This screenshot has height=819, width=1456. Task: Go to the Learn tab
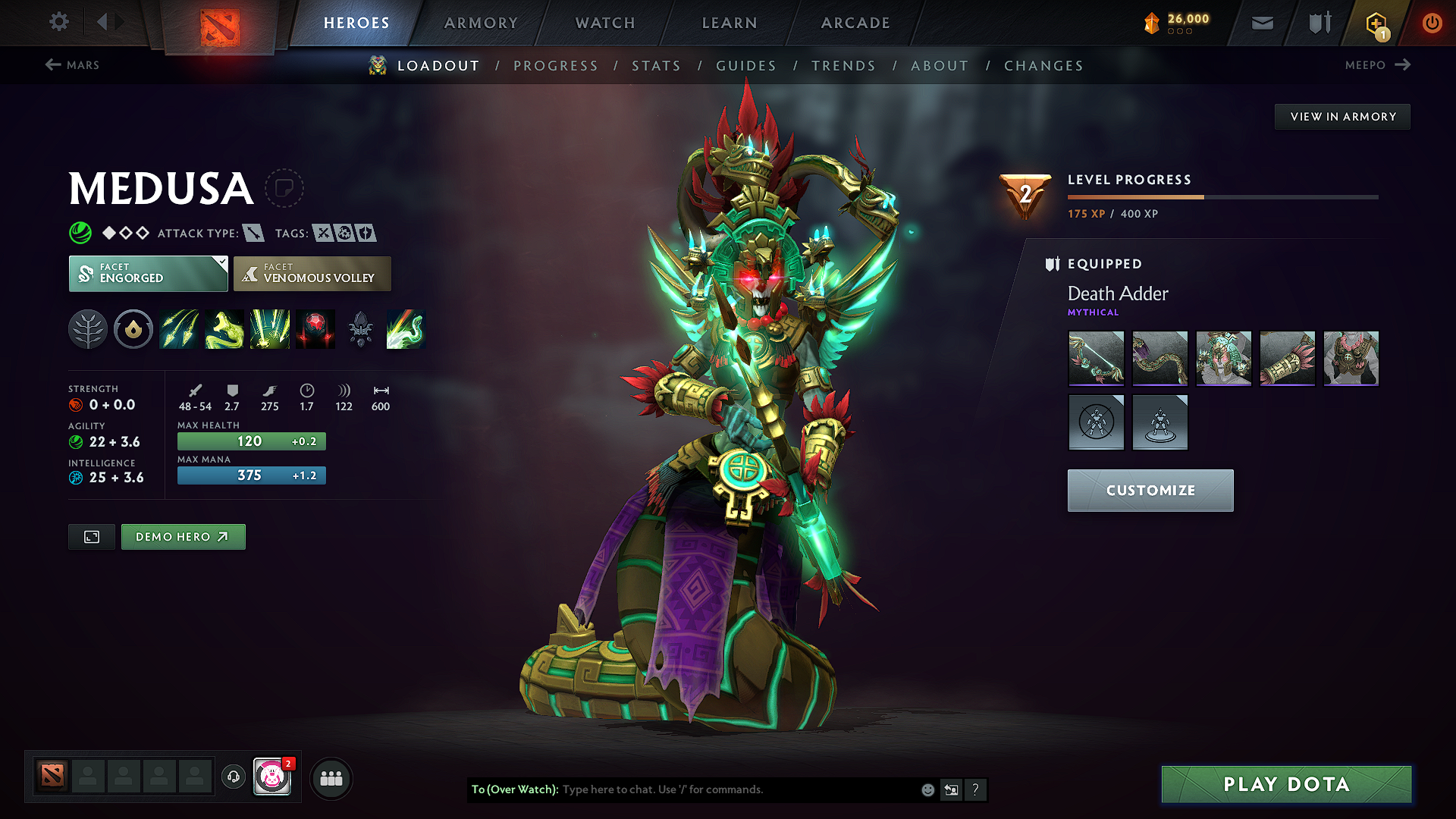[730, 23]
